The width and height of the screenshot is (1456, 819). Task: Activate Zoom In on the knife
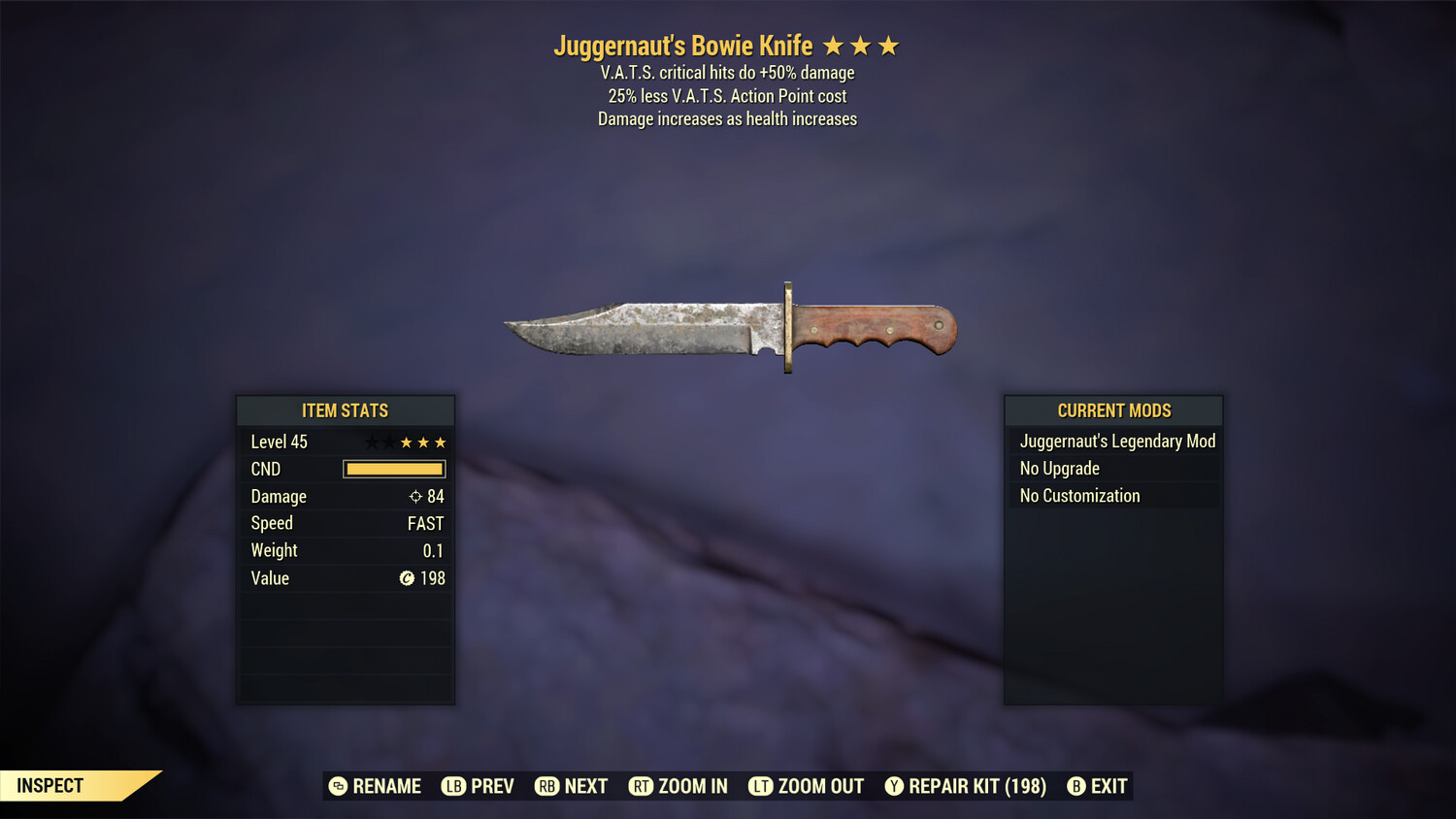pyautogui.click(x=678, y=786)
